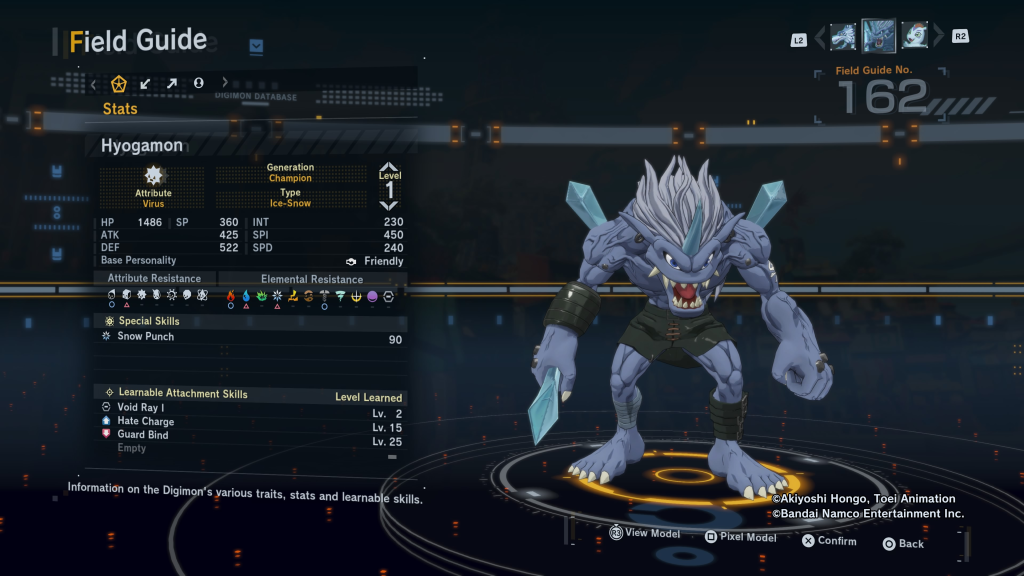Image resolution: width=1024 pixels, height=576 pixels.
Task: Click the Back option
Action: pos(902,544)
